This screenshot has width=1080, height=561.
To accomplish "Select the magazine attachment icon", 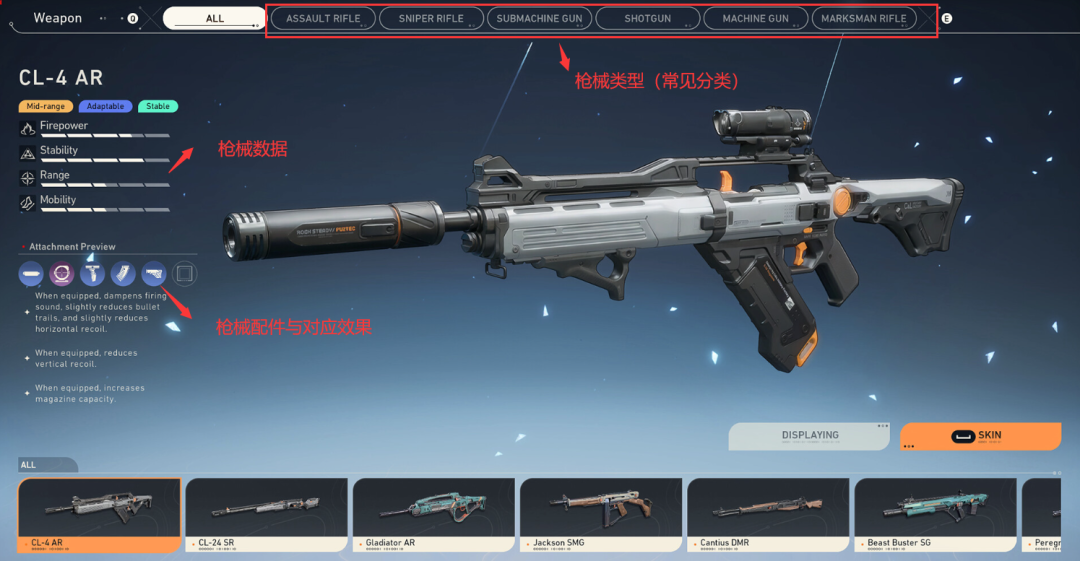I will pos(123,273).
